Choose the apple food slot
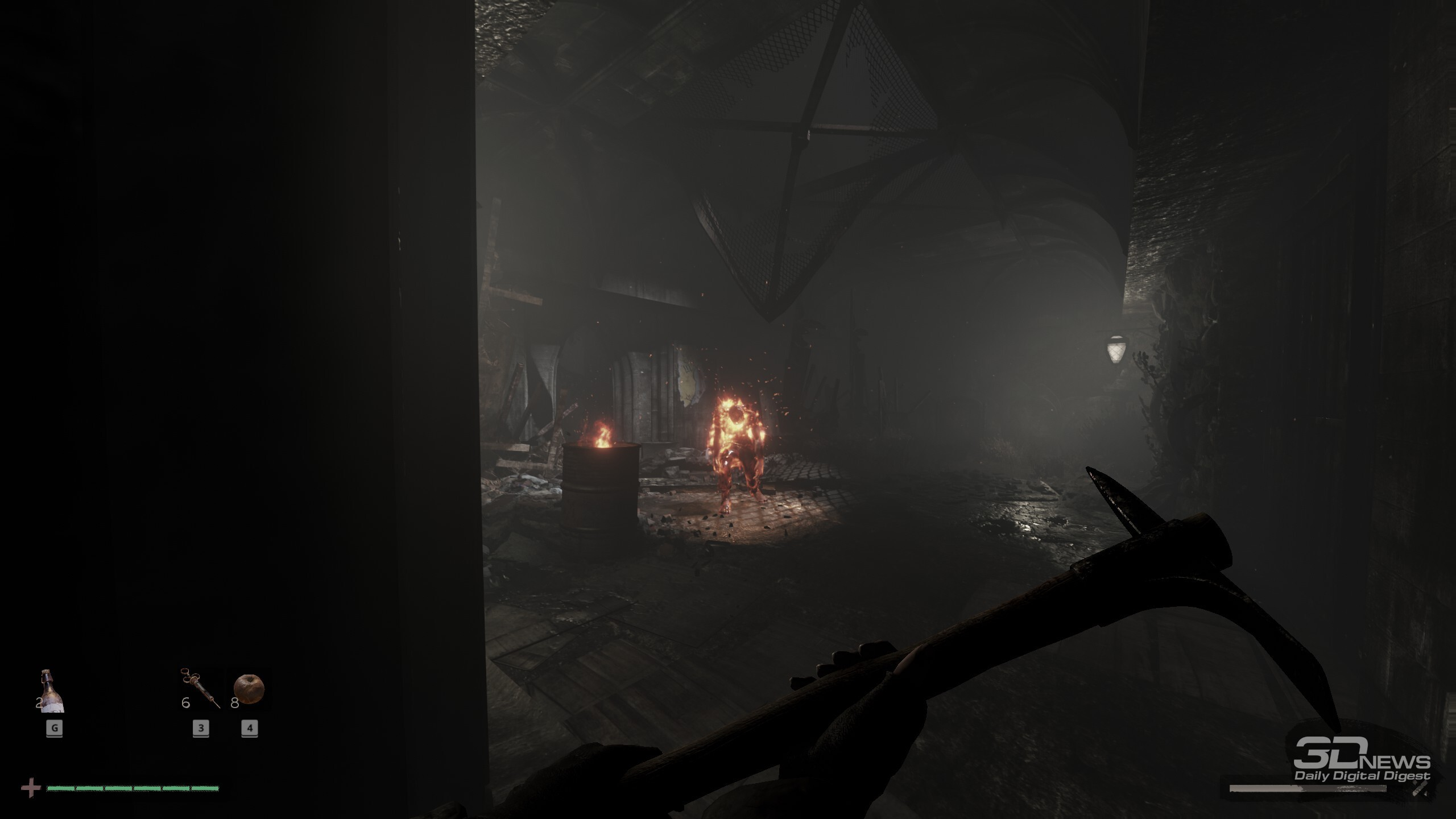 (x=249, y=689)
